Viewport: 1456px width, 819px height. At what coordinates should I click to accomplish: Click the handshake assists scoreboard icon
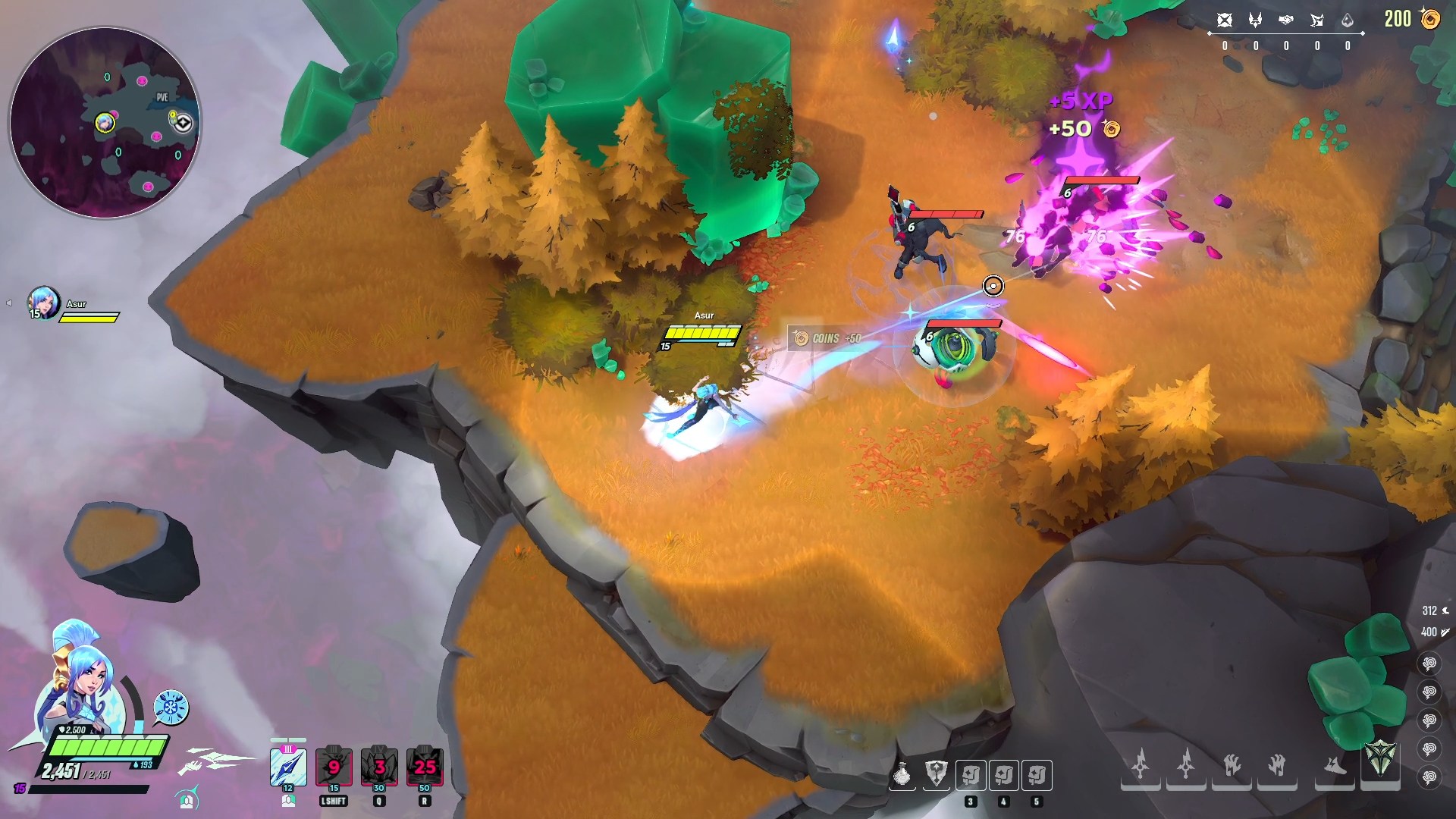1285,20
